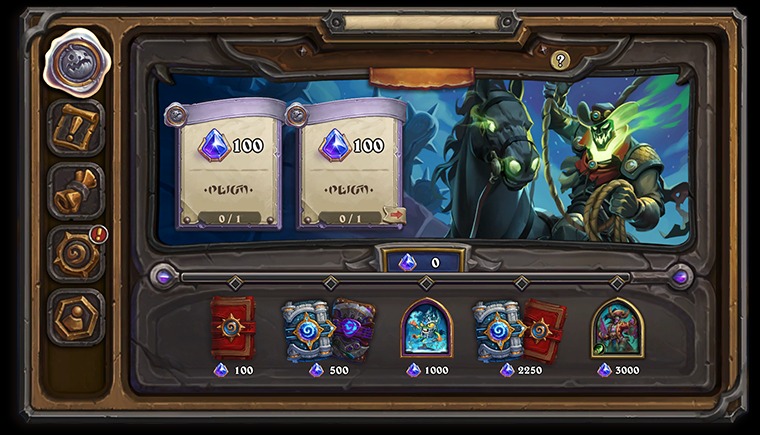Switch to the hexagon pawn tab
This screenshot has width=760, height=435.
click(x=76, y=316)
